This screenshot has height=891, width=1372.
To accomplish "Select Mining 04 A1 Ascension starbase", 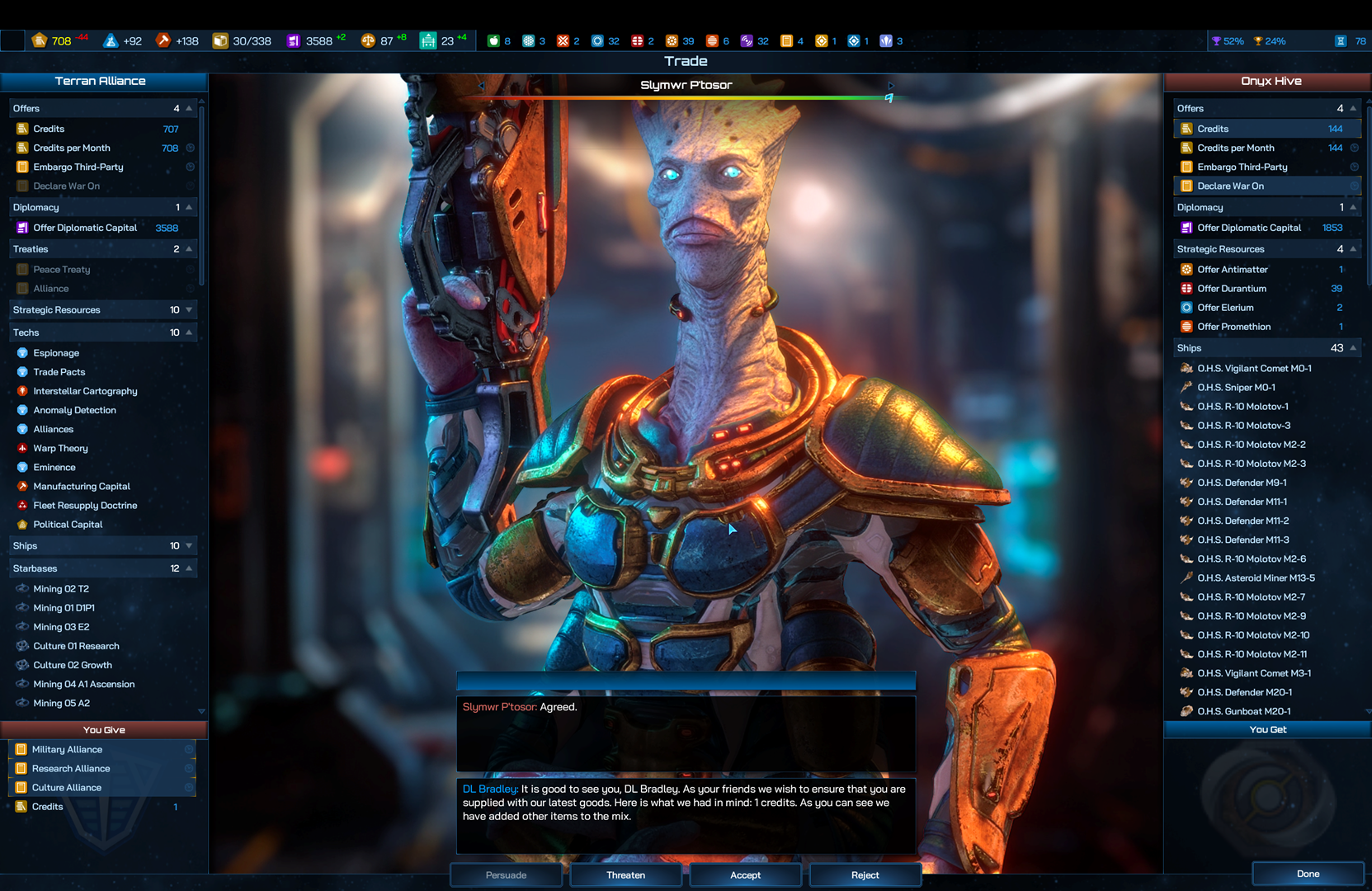I will [83, 685].
